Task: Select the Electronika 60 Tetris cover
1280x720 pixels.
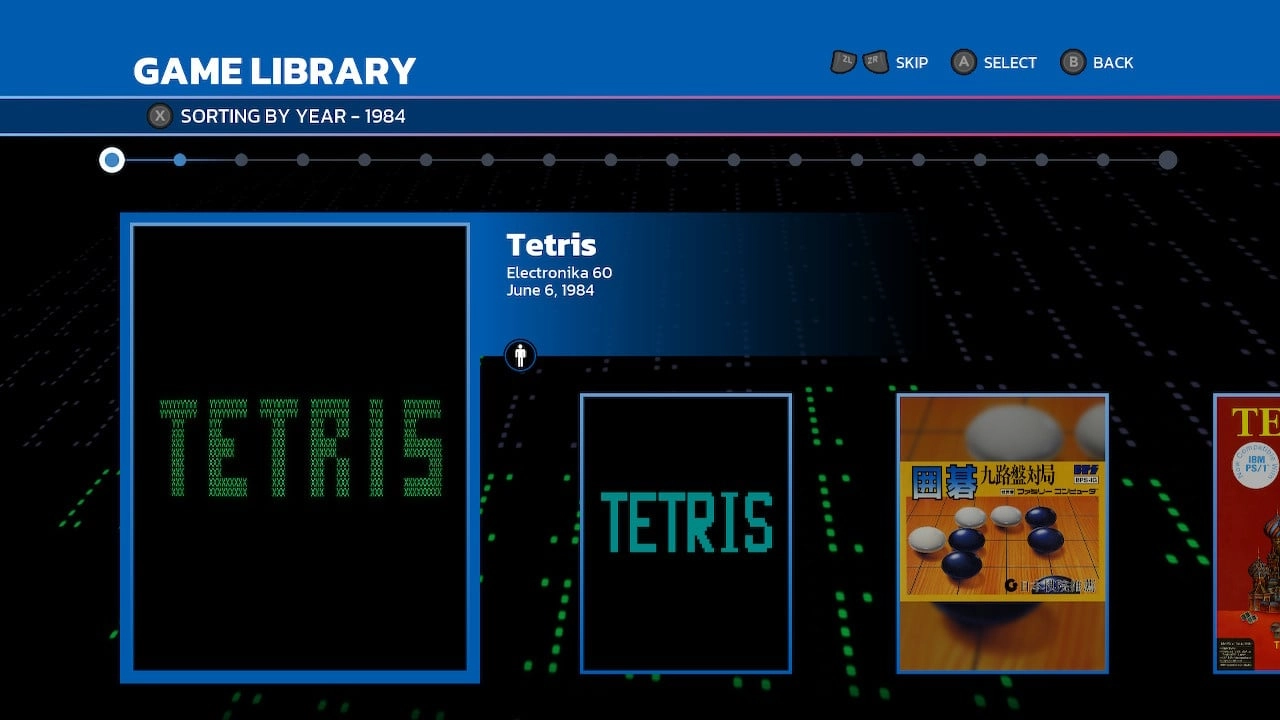Action: pos(299,449)
